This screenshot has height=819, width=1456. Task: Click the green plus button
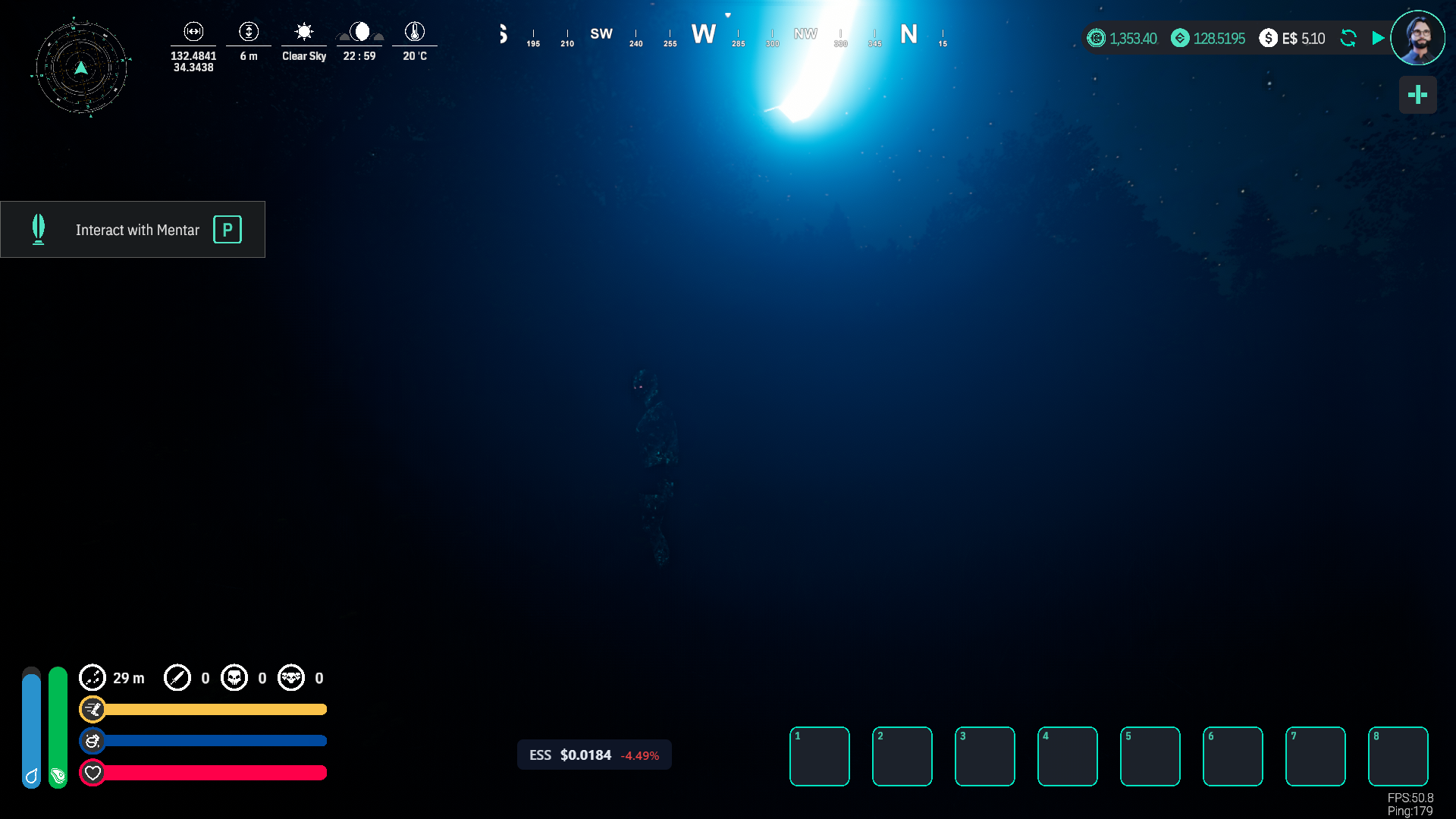tap(1417, 95)
